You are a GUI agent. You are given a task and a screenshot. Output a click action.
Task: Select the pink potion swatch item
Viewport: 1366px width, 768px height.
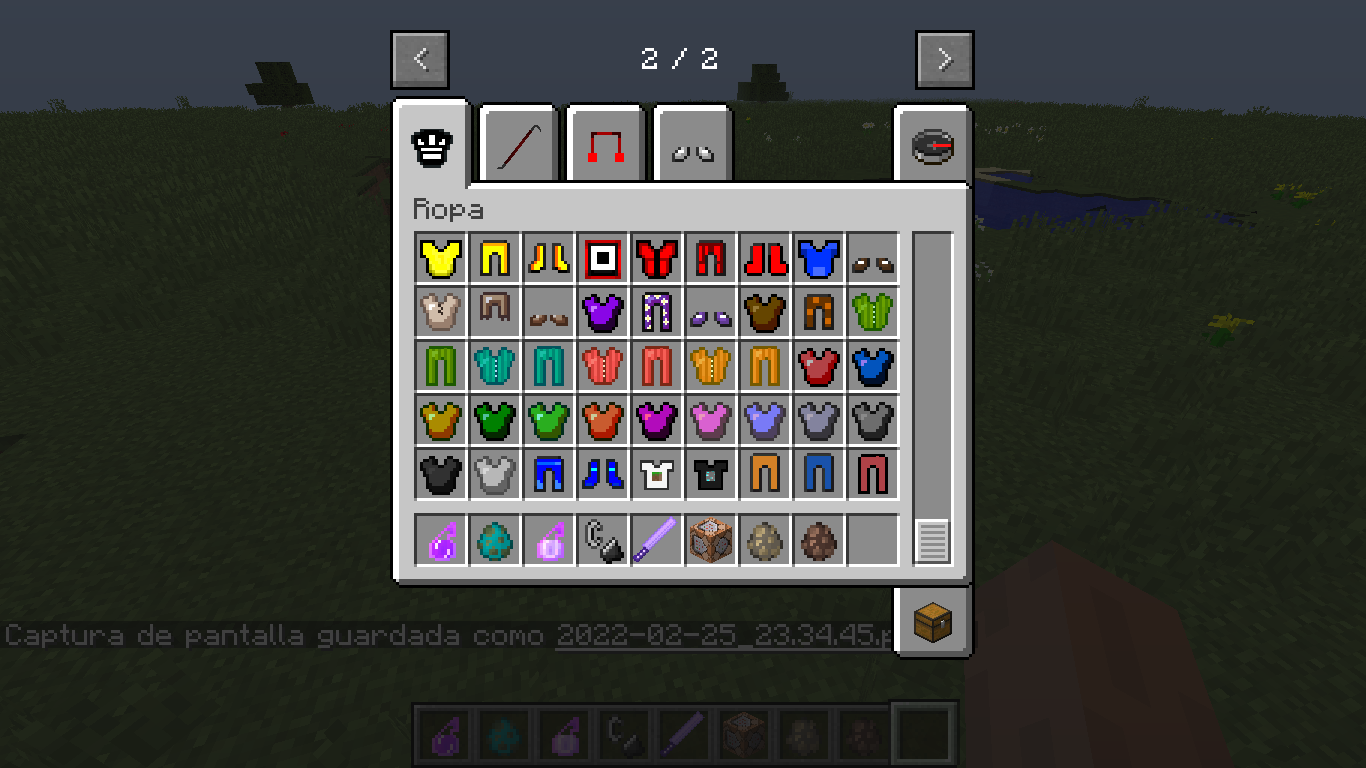[549, 540]
